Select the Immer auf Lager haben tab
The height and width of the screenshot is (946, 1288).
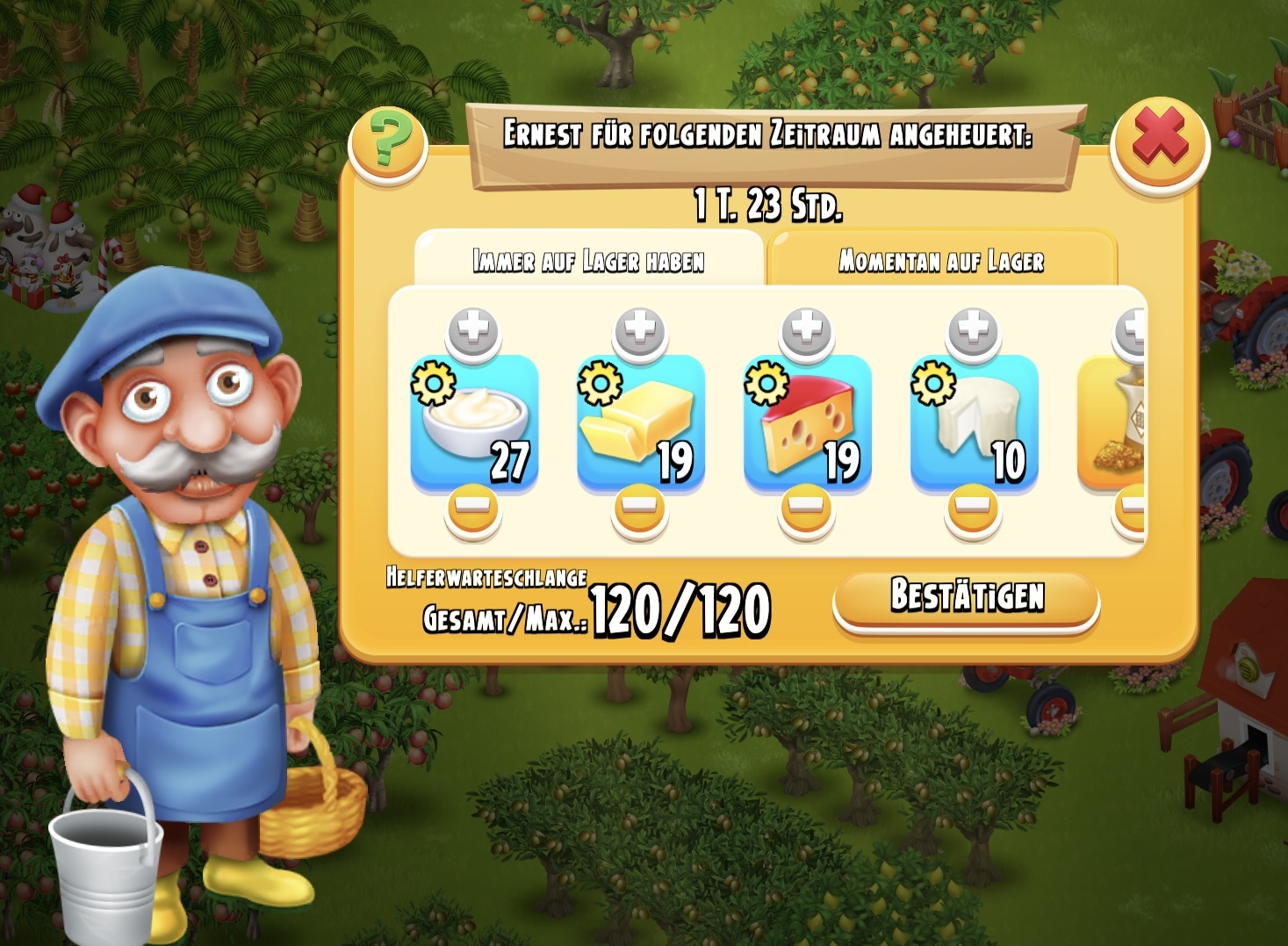point(588,261)
